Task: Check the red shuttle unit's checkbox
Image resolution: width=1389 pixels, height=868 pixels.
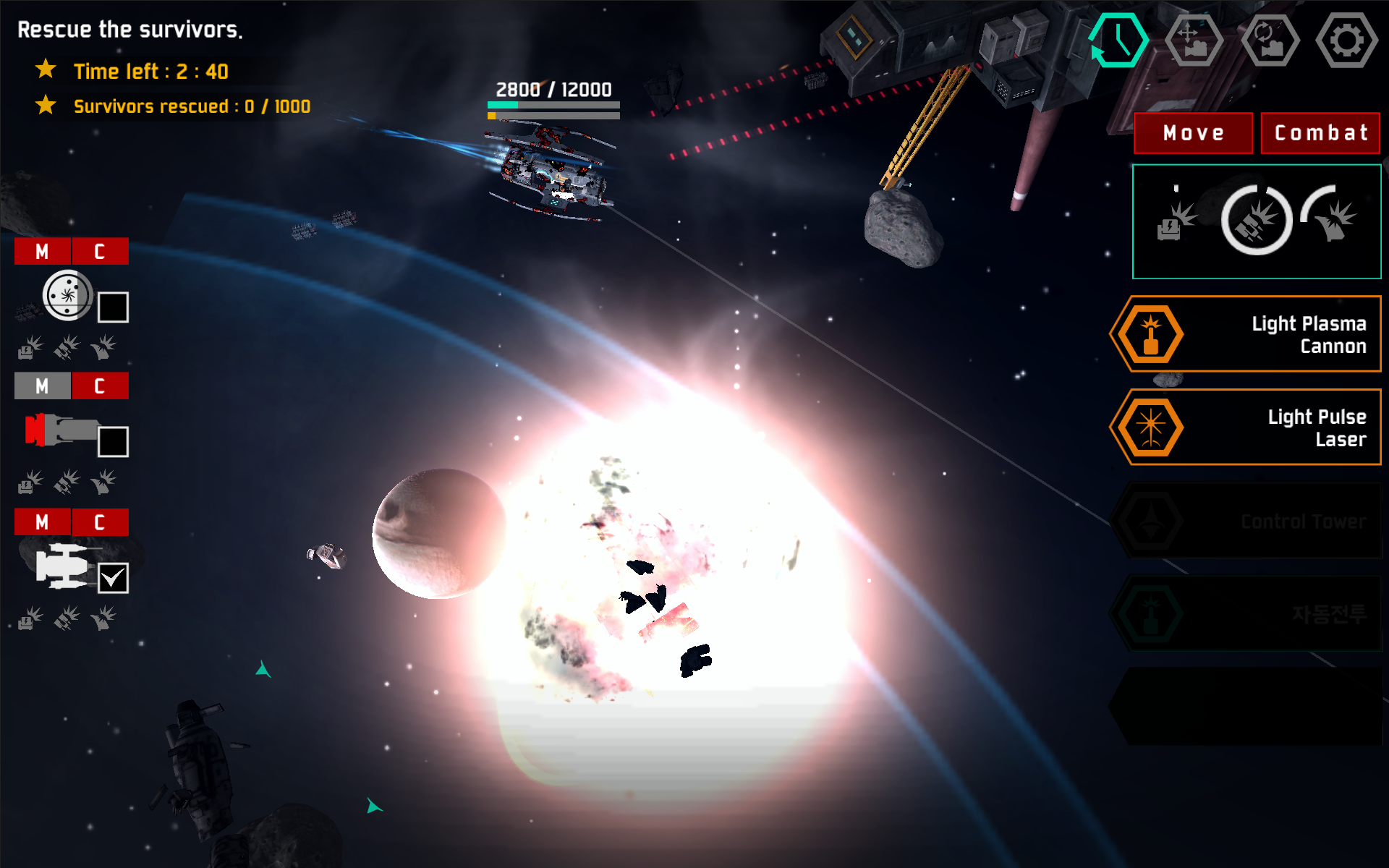Action: (x=114, y=441)
